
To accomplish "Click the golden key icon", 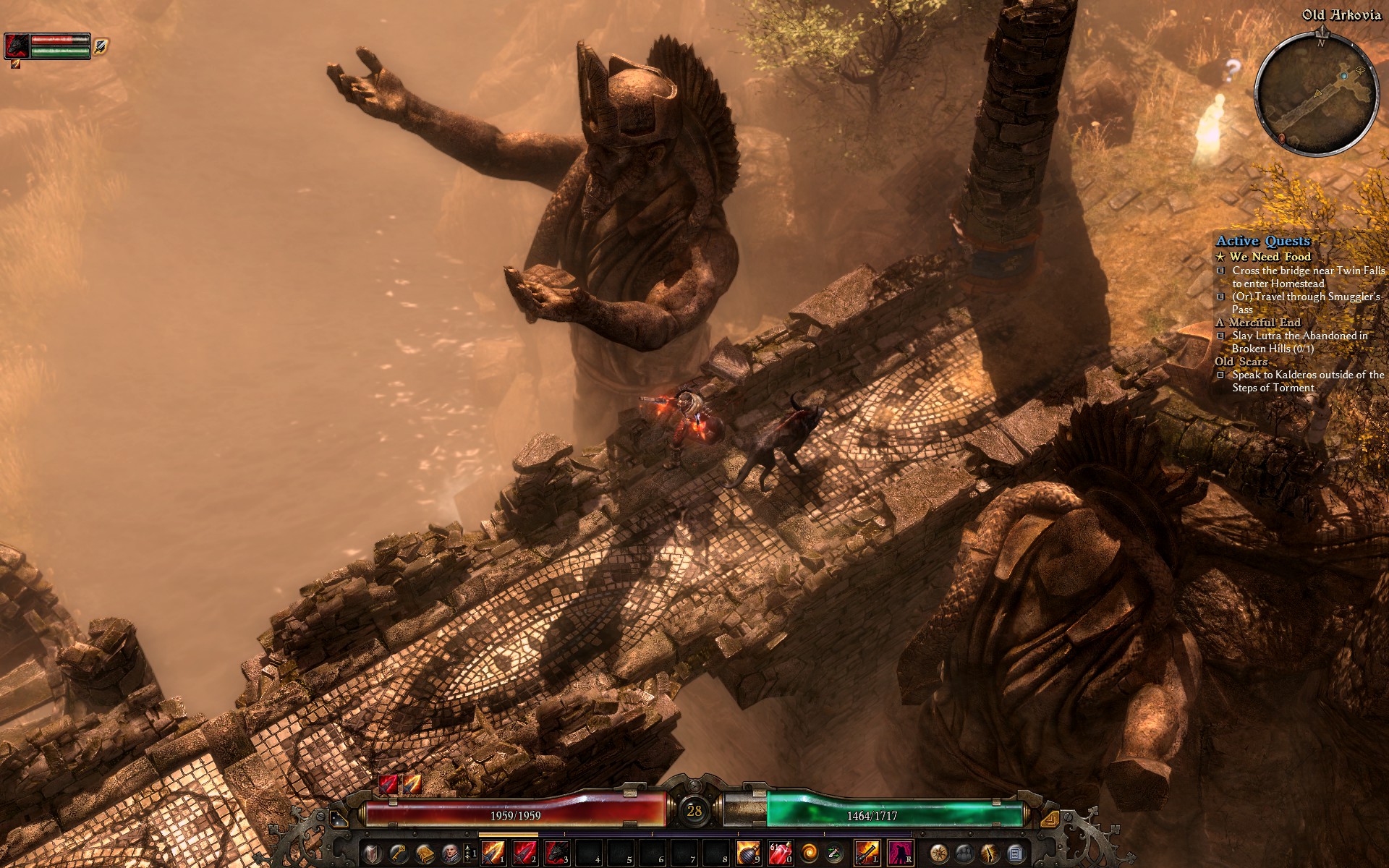I will click(397, 854).
